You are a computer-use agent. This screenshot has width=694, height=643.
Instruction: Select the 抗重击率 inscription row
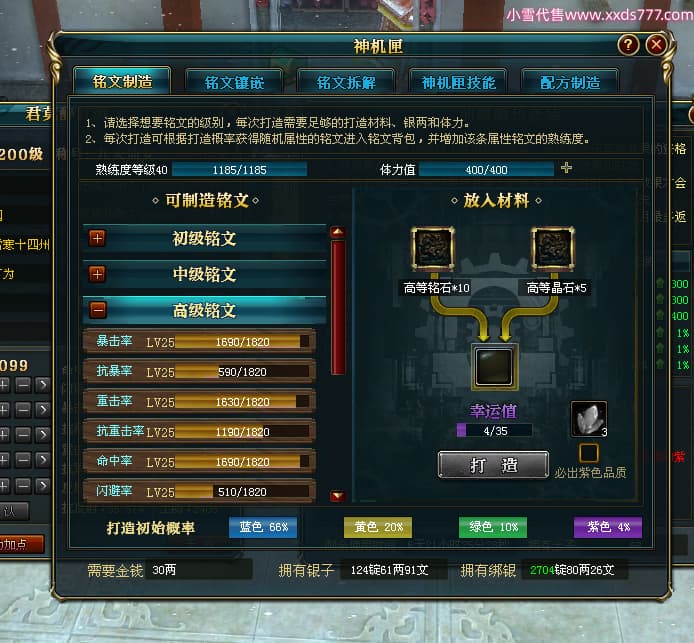(199, 432)
